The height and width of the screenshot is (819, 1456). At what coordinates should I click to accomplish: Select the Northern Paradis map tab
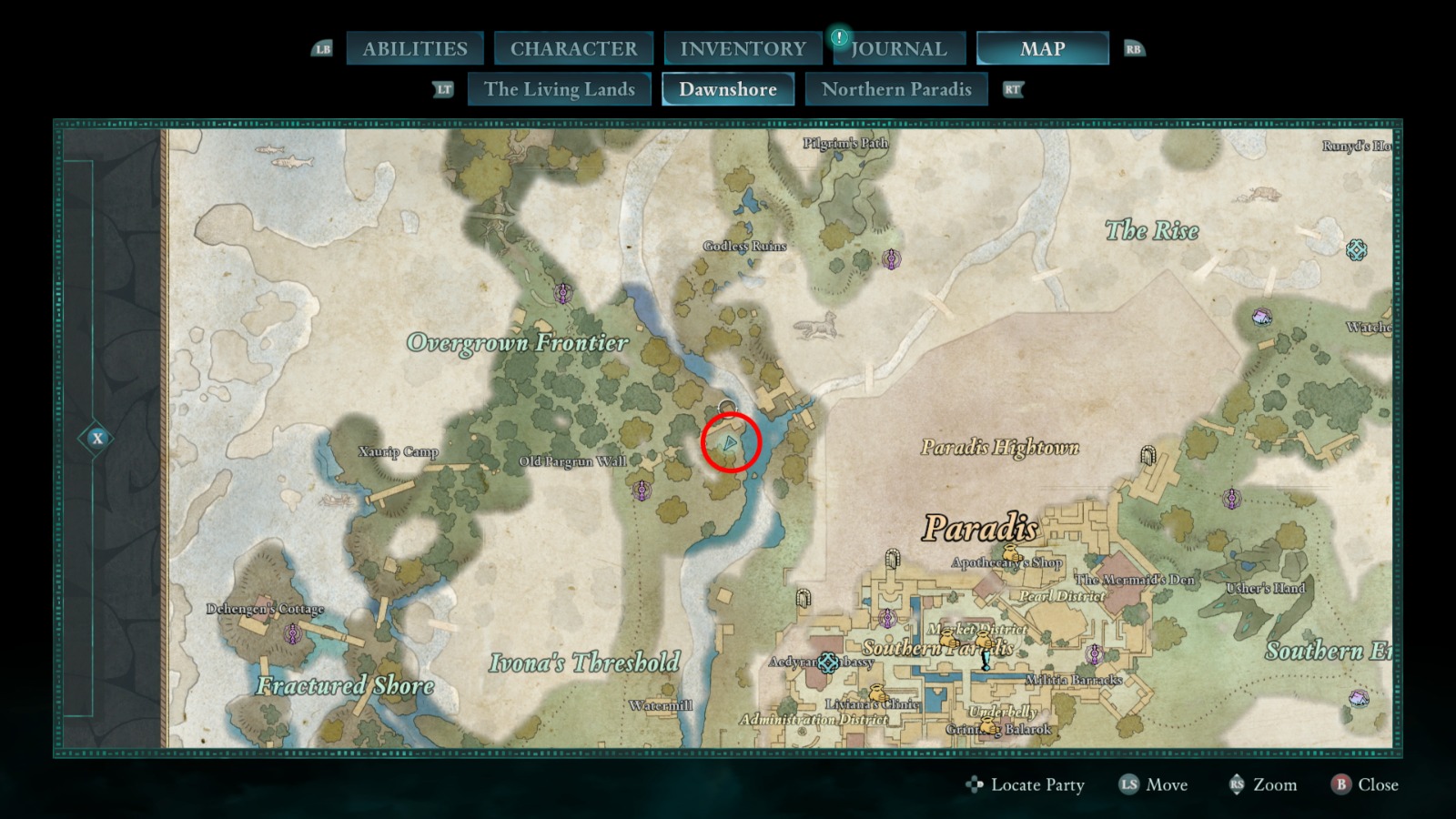(896, 89)
